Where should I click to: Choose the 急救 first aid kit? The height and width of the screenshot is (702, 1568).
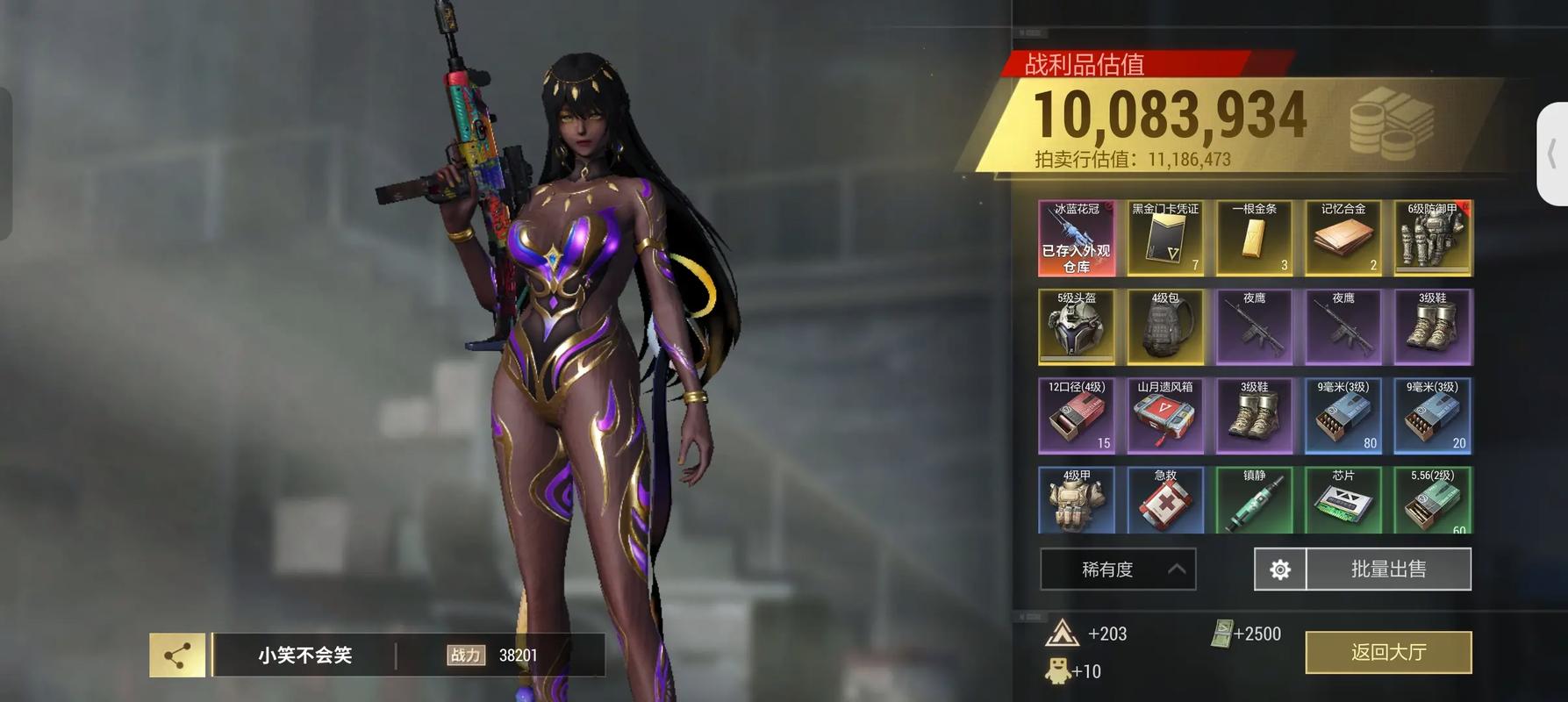1165,501
